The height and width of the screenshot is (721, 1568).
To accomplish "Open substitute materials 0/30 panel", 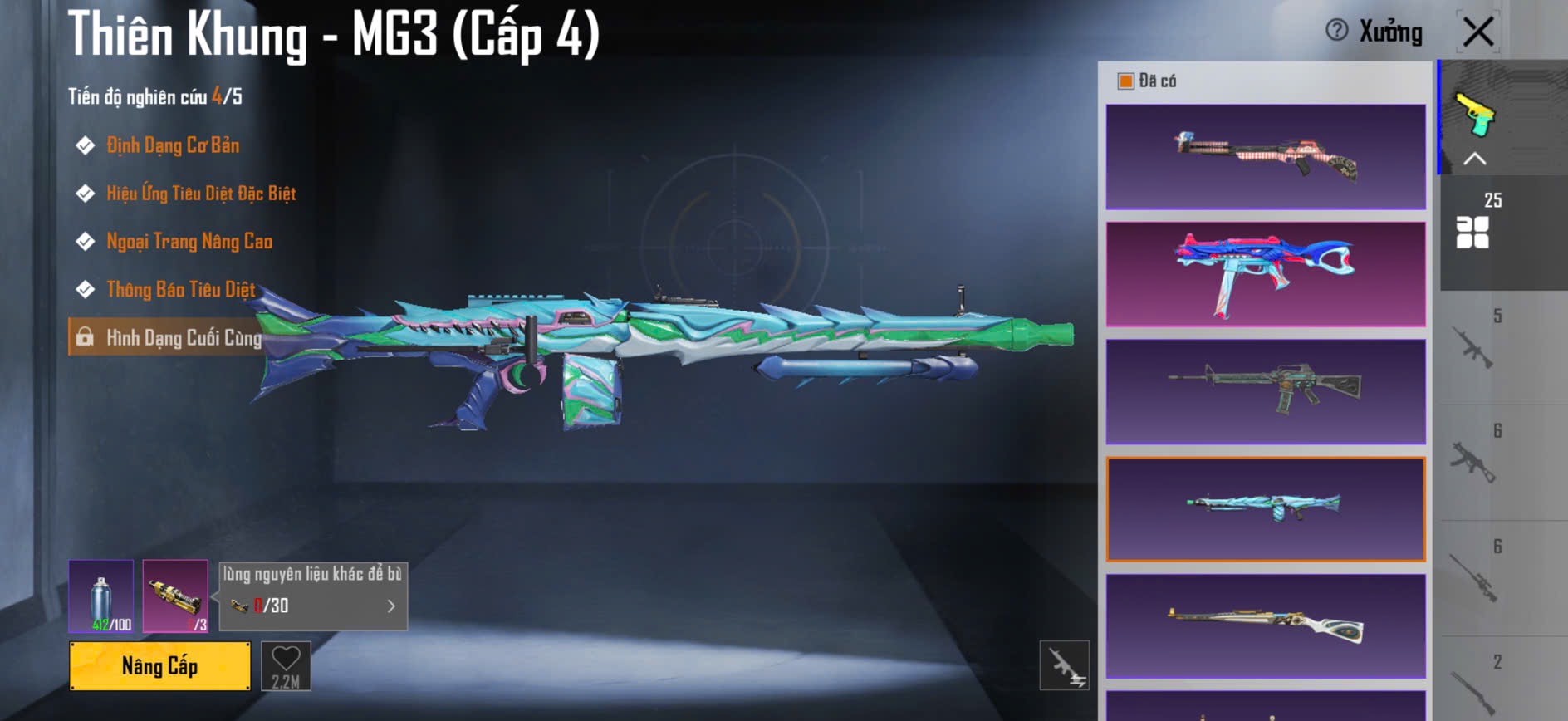I will pos(313,596).
